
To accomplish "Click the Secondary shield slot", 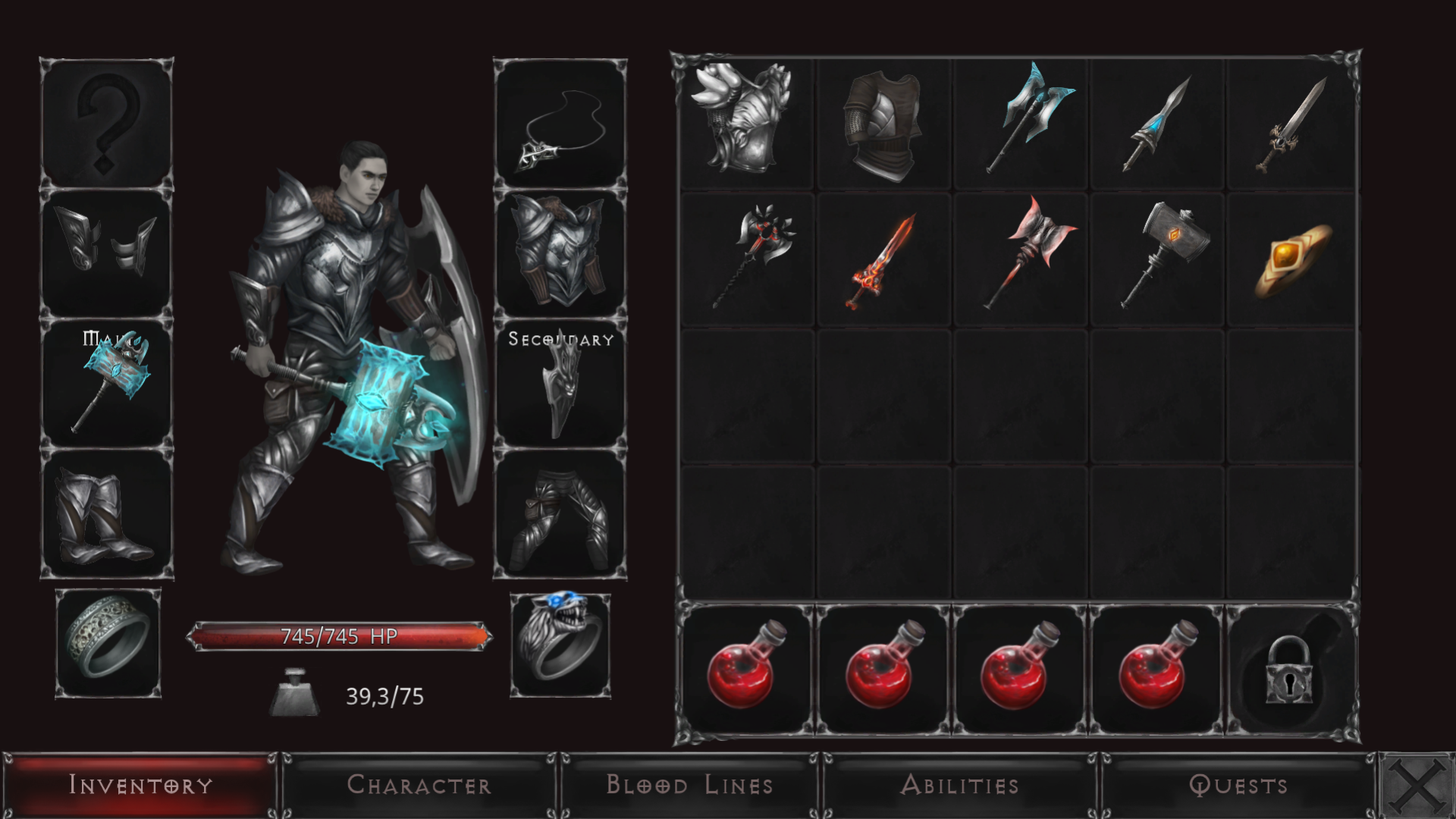I will (x=561, y=387).
